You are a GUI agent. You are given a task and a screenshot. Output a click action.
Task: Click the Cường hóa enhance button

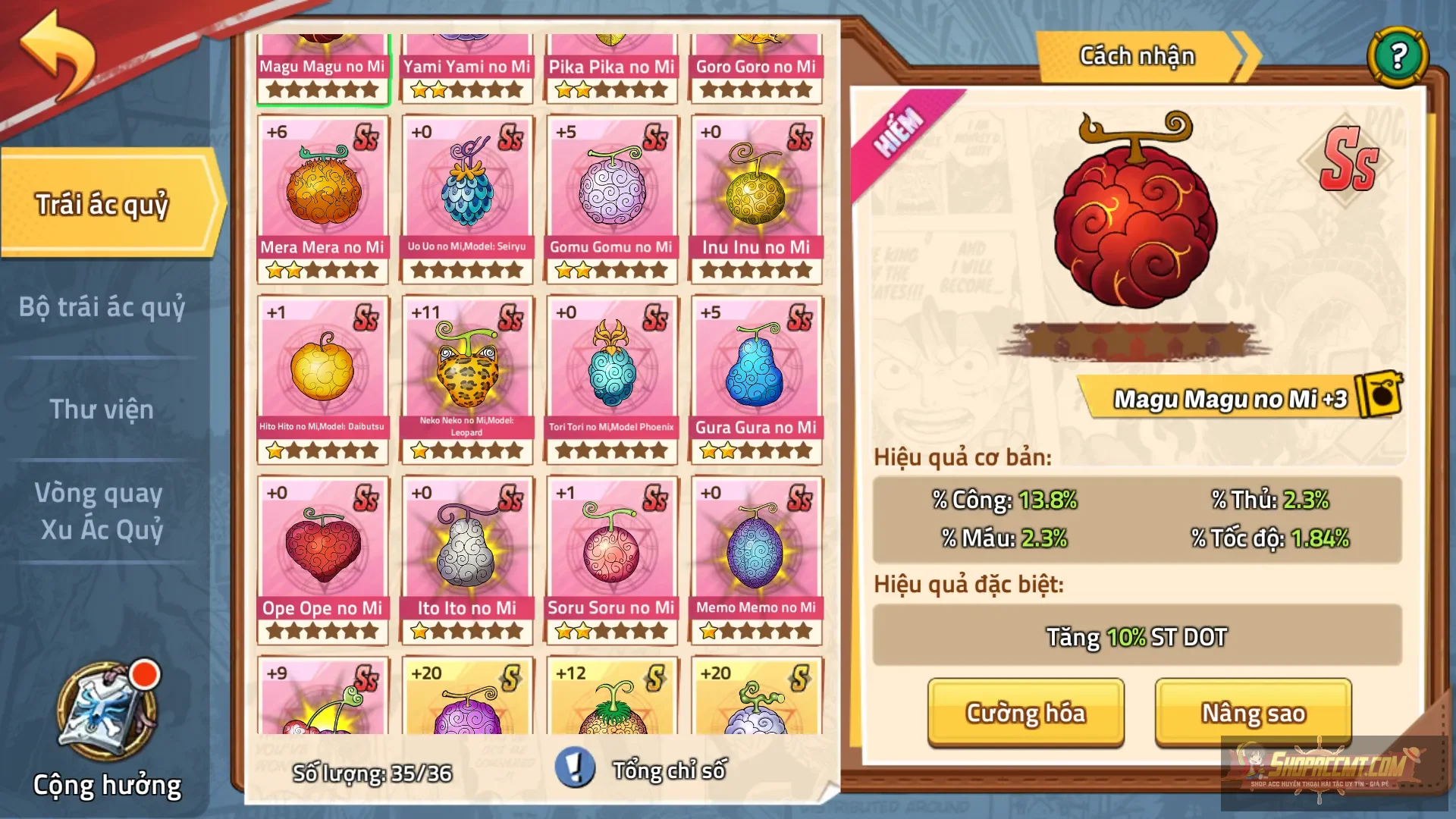(x=1025, y=713)
